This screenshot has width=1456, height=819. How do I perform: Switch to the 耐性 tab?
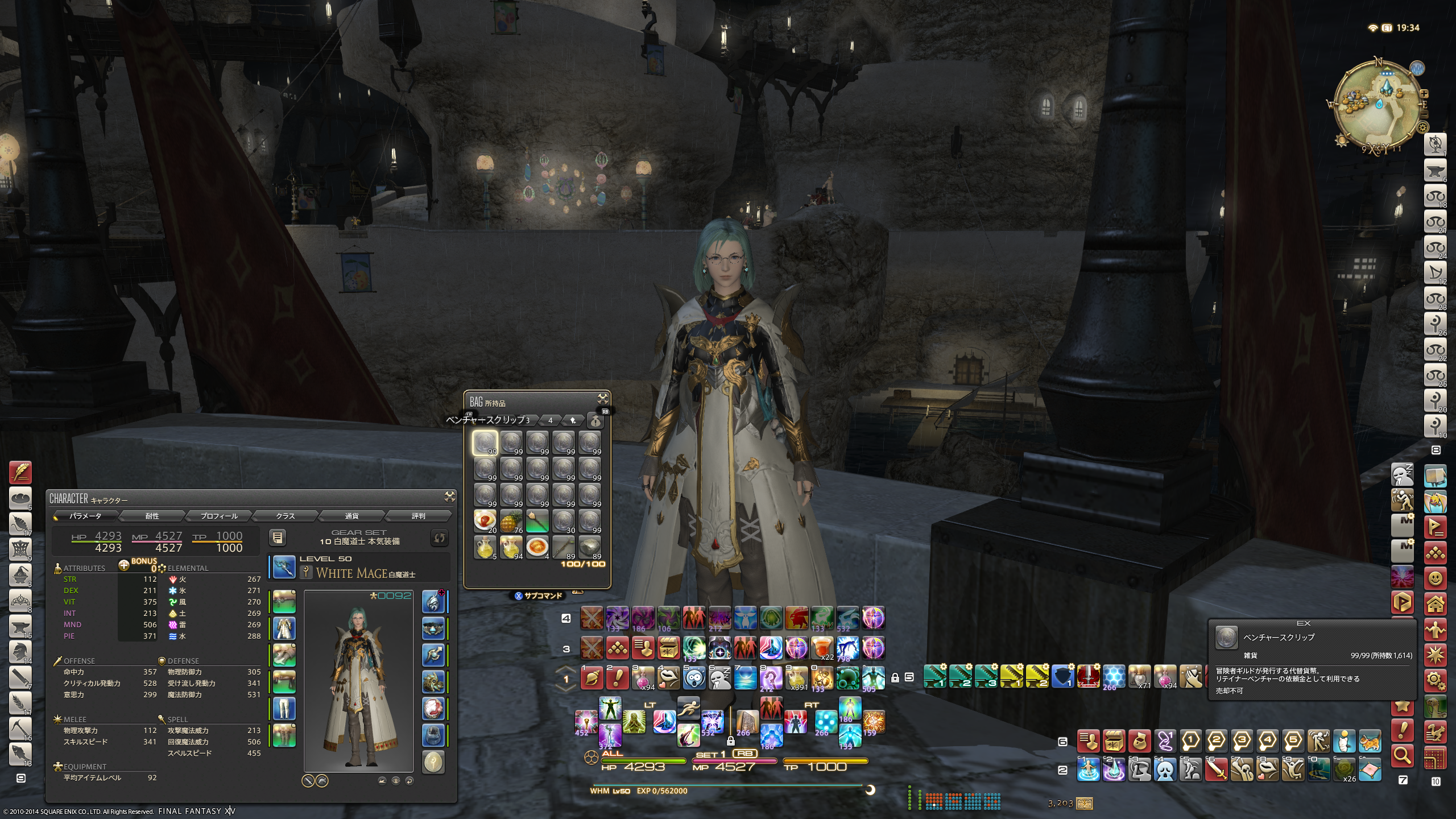coord(152,516)
